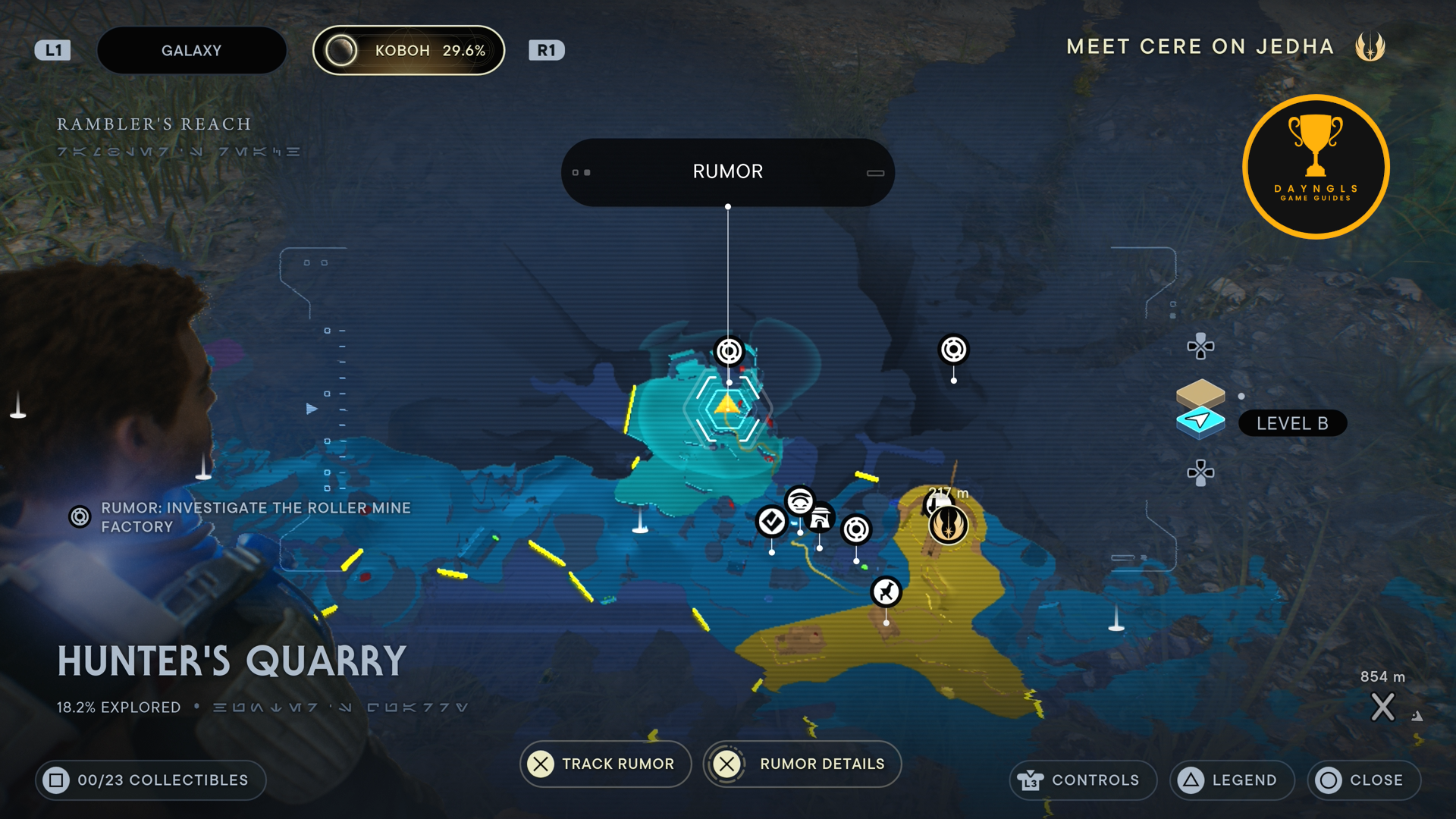Click the Dayngls Game Guides trophy logo
This screenshot has height=819, width=1456.
tap(1316, 167)
